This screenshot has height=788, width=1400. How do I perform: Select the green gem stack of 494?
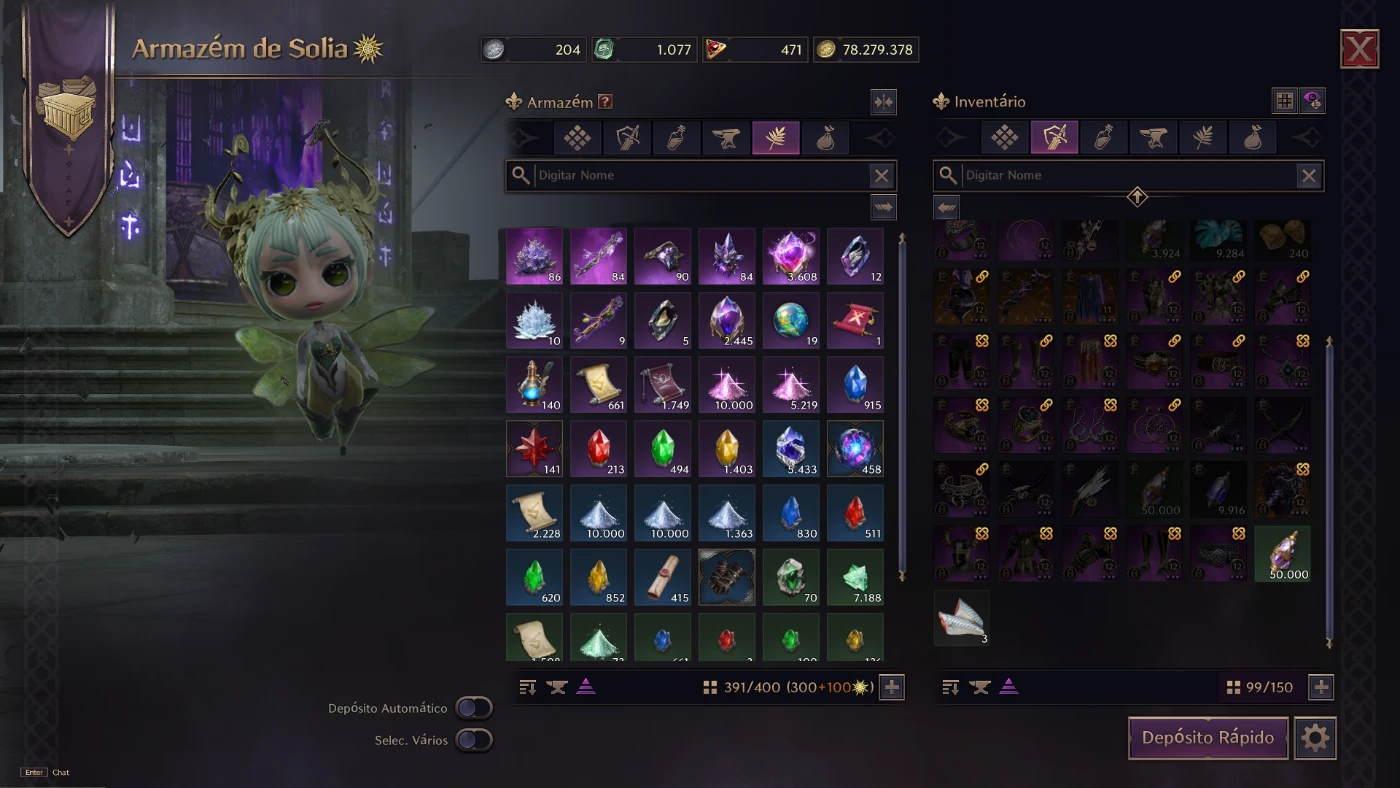[662, 449]
